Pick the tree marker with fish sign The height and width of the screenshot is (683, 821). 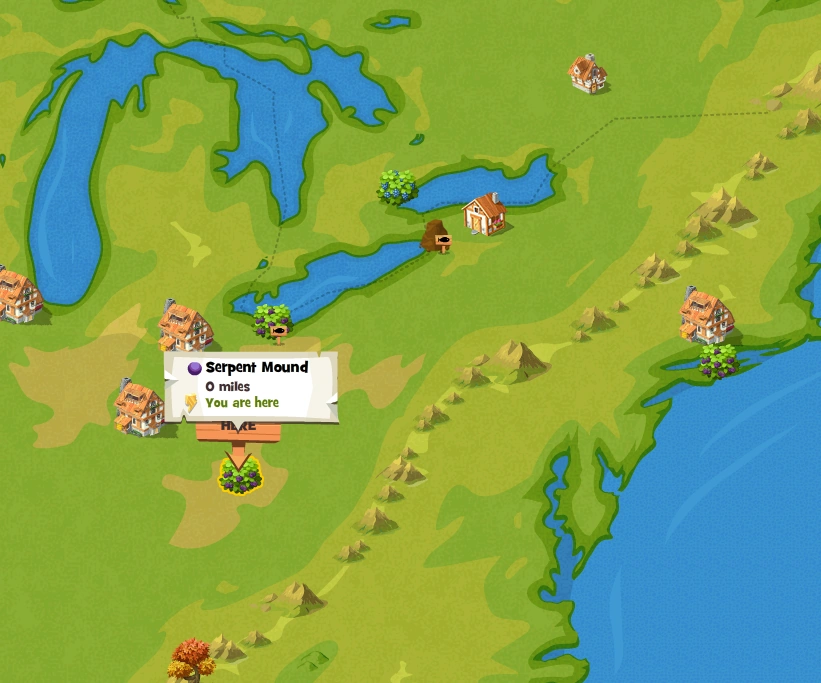272,322
